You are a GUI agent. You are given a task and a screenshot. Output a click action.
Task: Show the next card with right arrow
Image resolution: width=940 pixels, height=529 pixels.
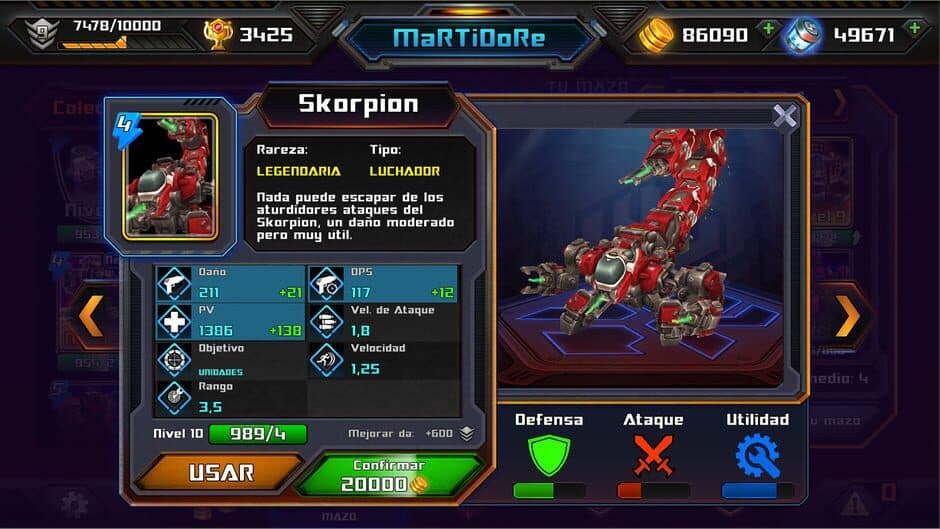[x=847, y=316]
